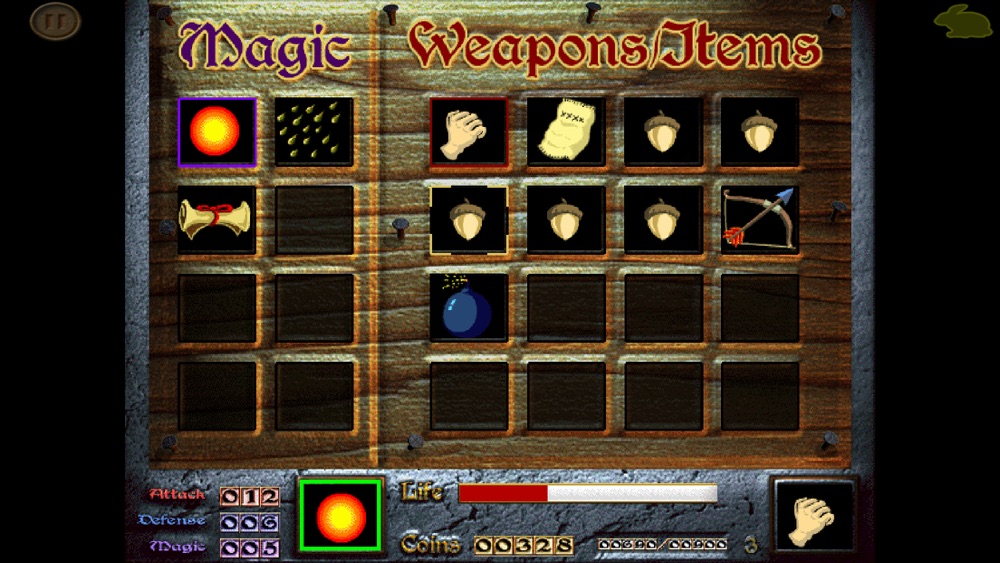Choose the yellow sparks spell slot

tap(314, 131)
